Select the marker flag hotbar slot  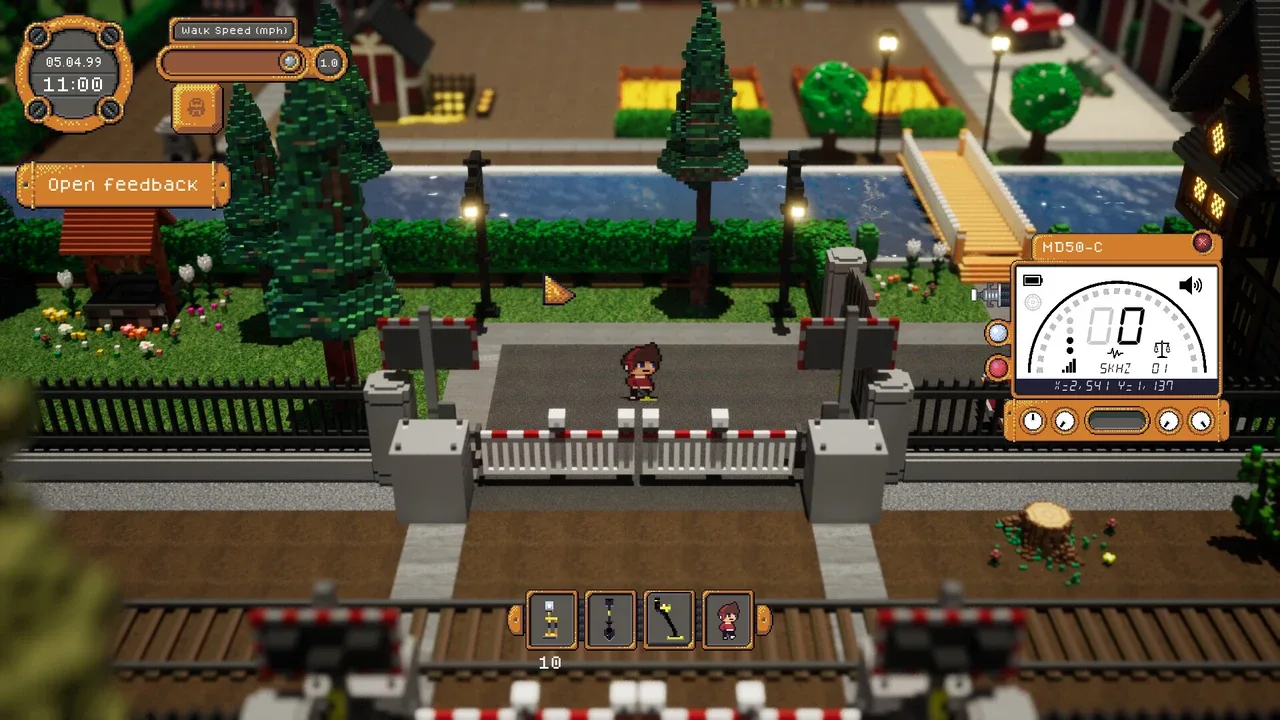551,620
